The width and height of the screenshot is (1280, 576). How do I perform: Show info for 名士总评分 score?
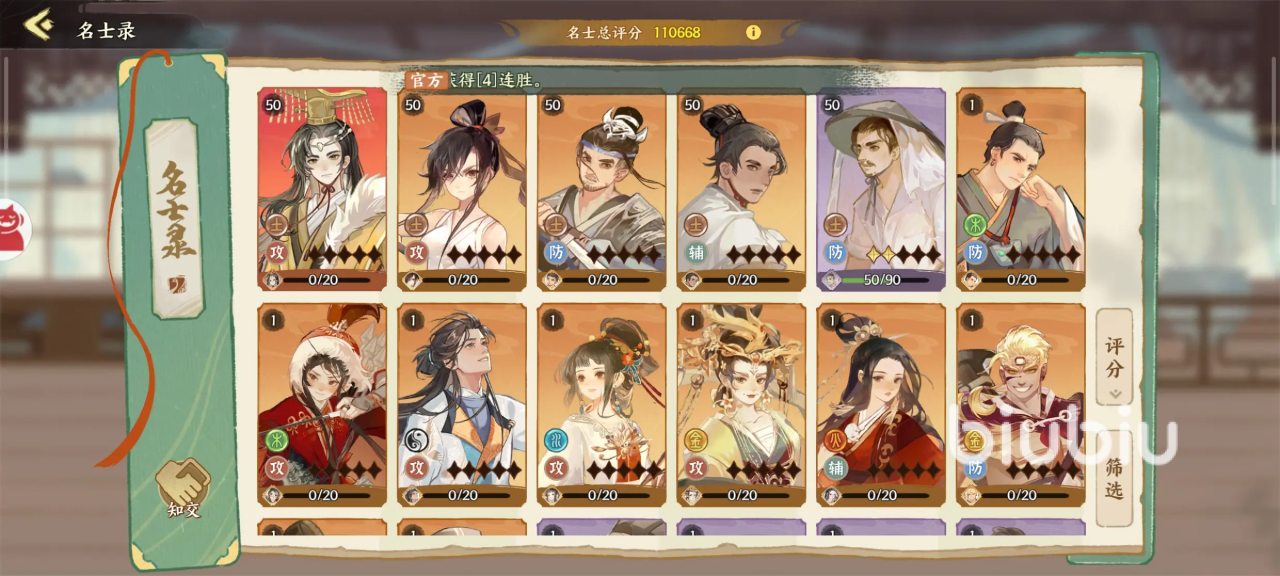(x=753, y=32)
